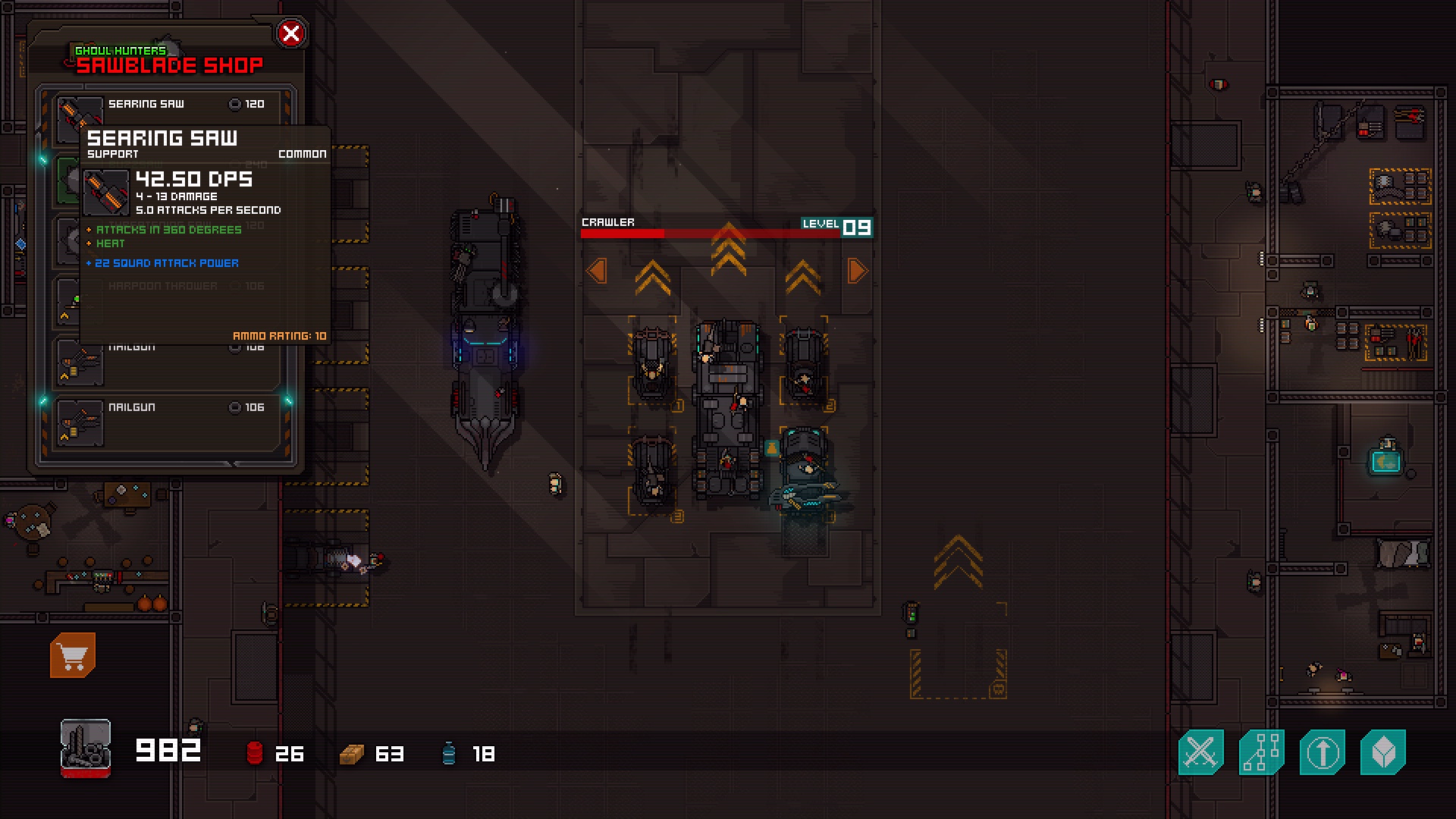The image size is (1456, 819).
Task: Open the node tree diagram icon
Action: coord(1261,752)
